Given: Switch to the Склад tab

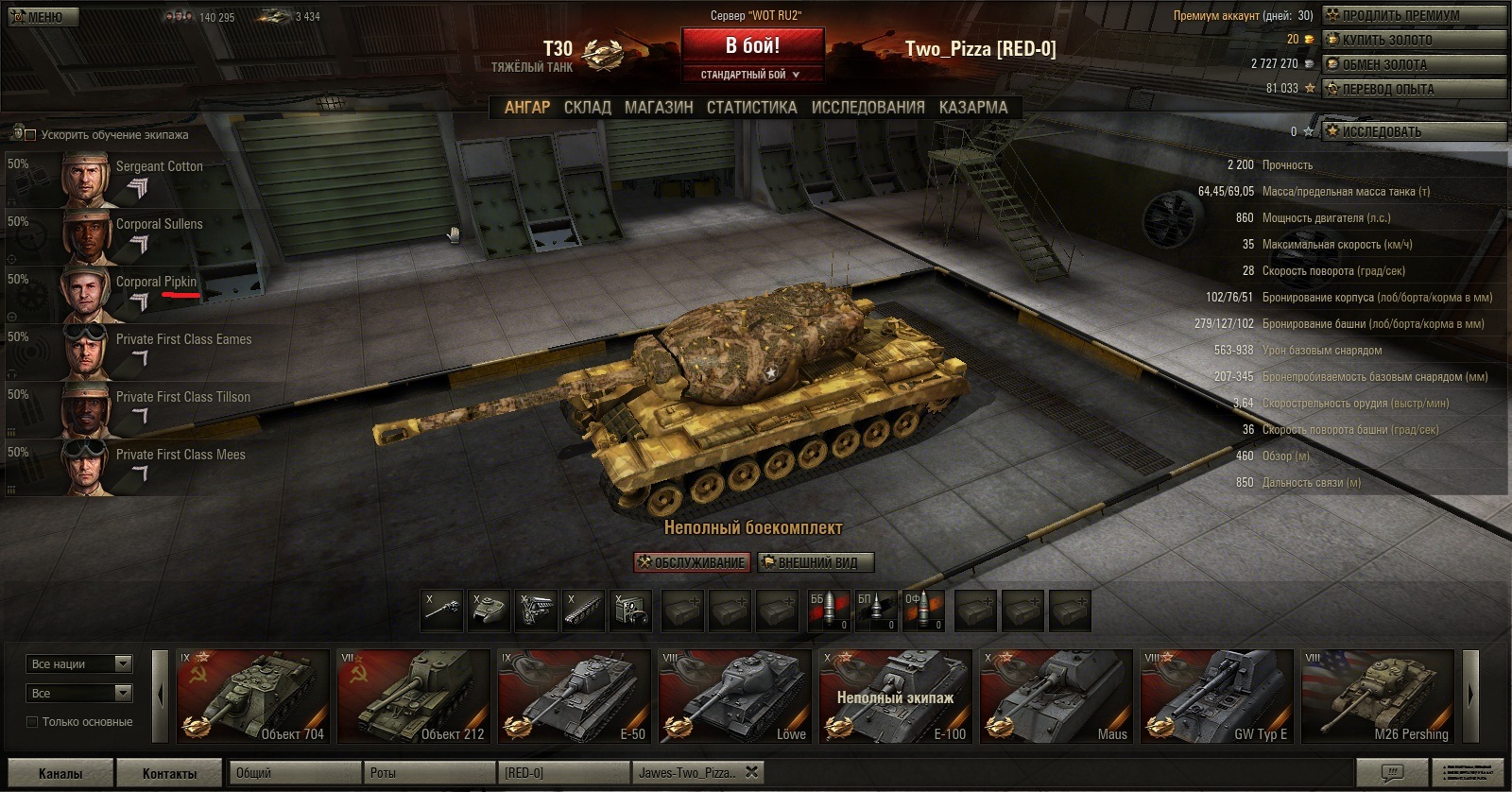Looking at the screenshot, I should pos(587,108).
